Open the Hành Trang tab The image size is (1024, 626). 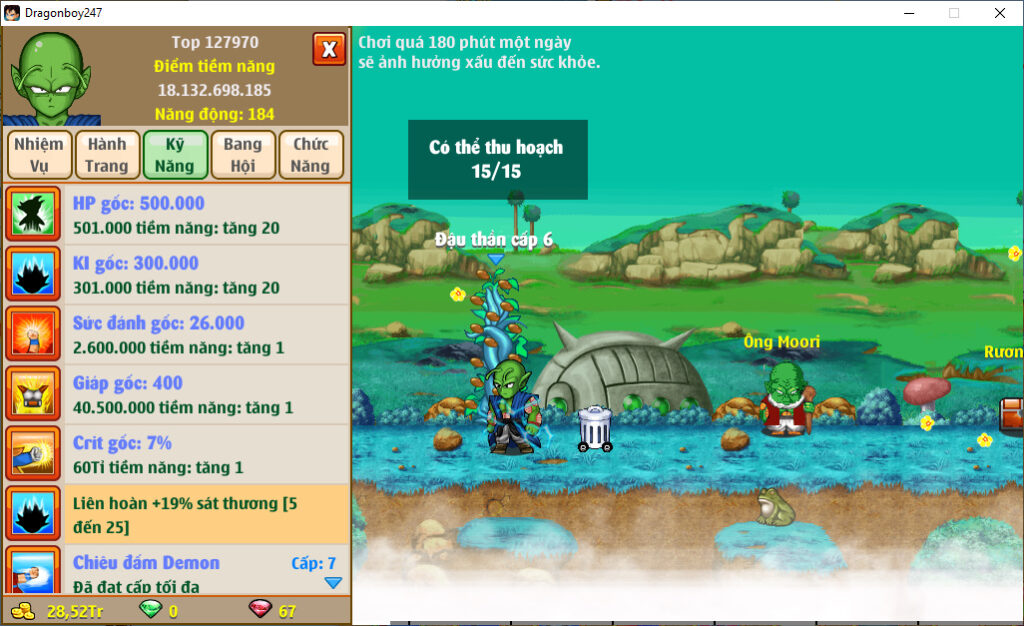[107, 155]
